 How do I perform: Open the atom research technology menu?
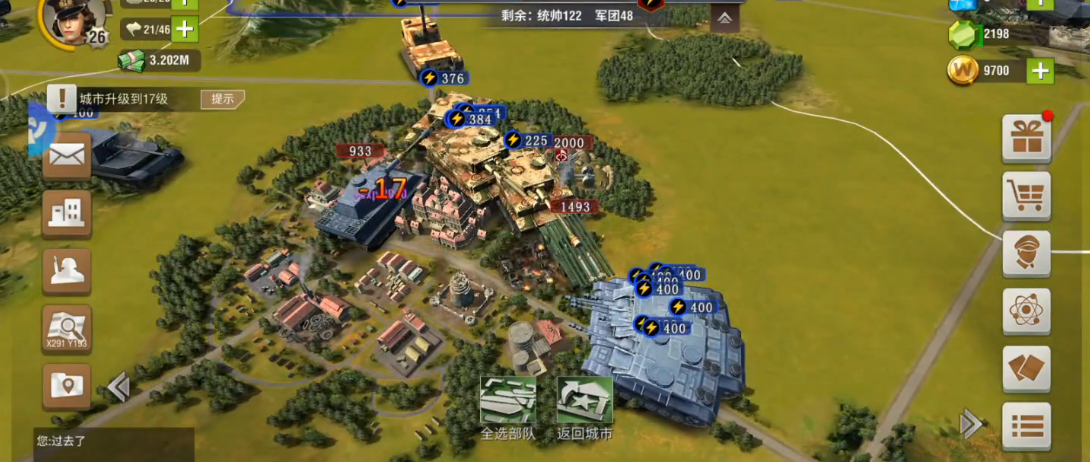(x=1026, y=311)
